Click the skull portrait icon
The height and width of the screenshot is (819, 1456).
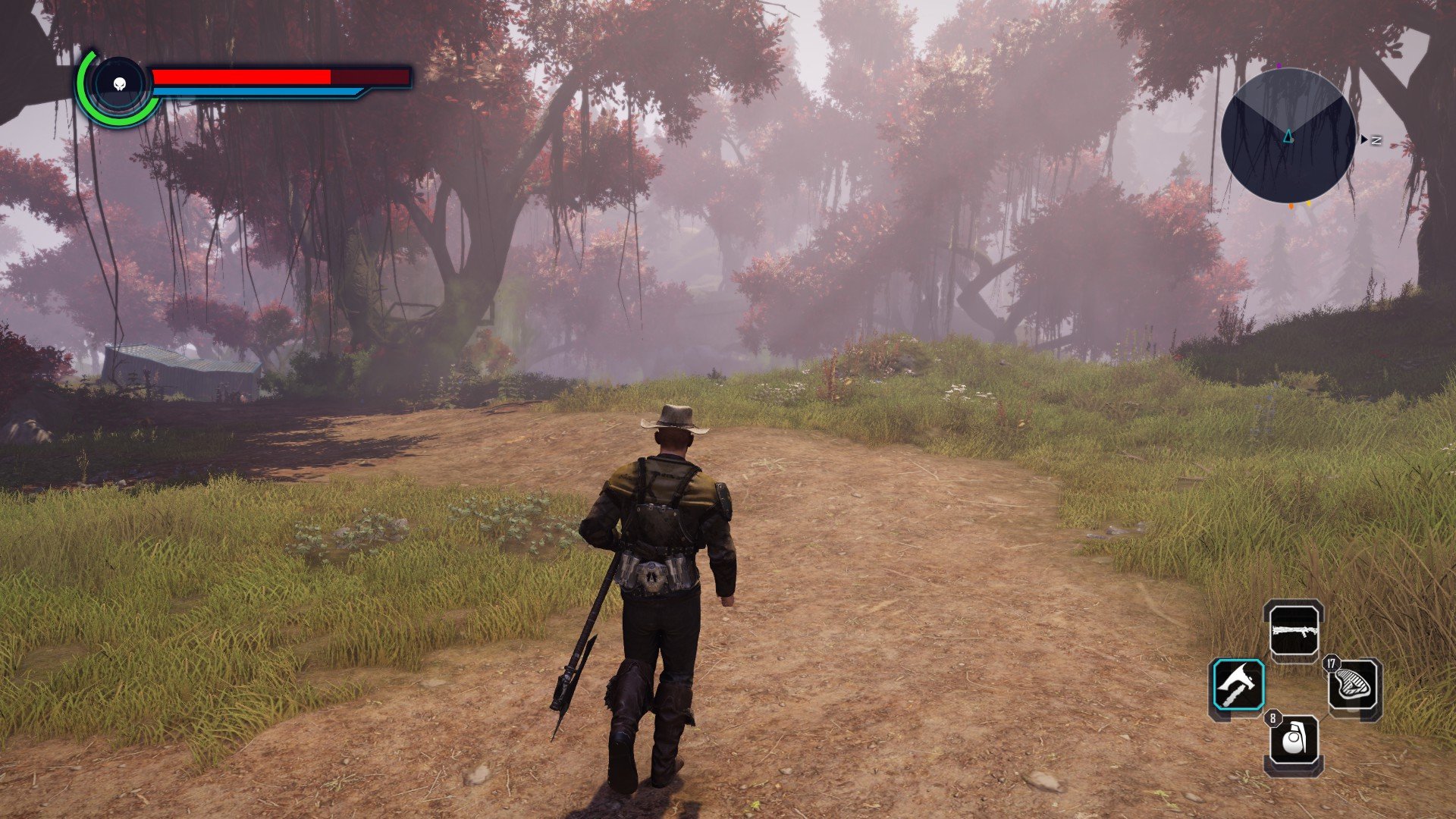pyautogui.click(x=119, y=85)
